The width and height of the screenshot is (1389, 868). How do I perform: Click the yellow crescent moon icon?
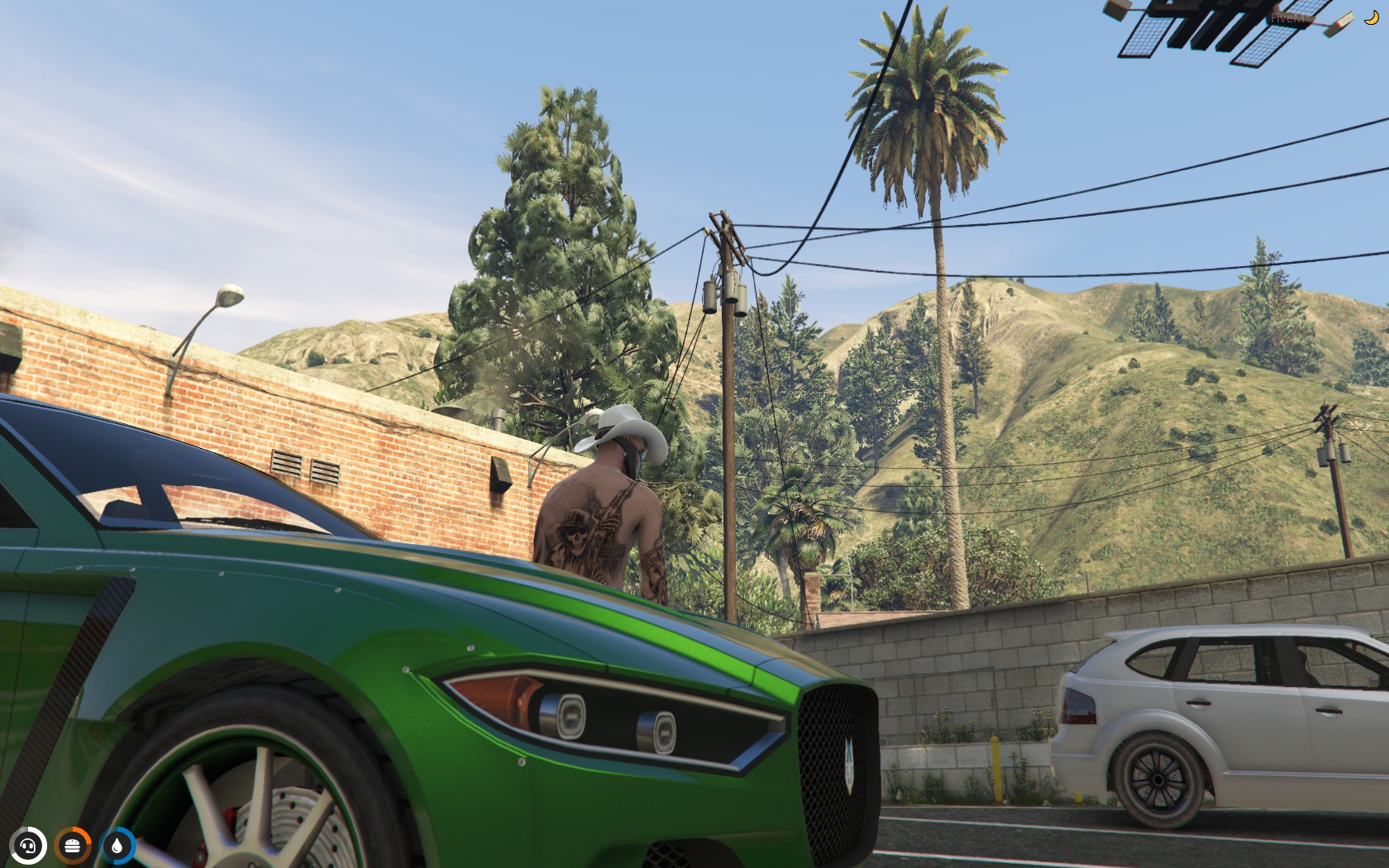tap(1370, 18)
